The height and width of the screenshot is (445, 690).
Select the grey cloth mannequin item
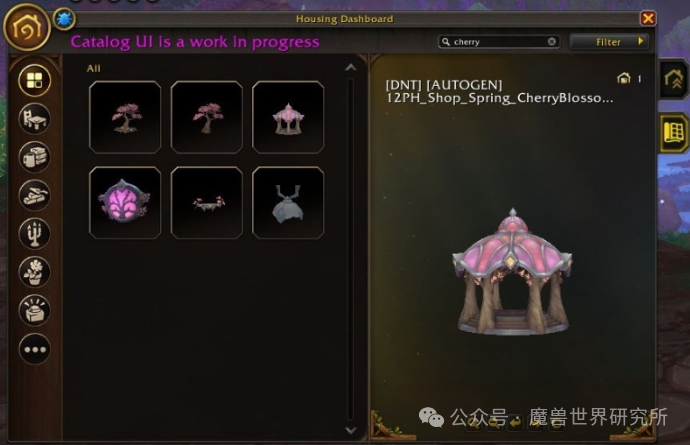[x=288, y=202]
